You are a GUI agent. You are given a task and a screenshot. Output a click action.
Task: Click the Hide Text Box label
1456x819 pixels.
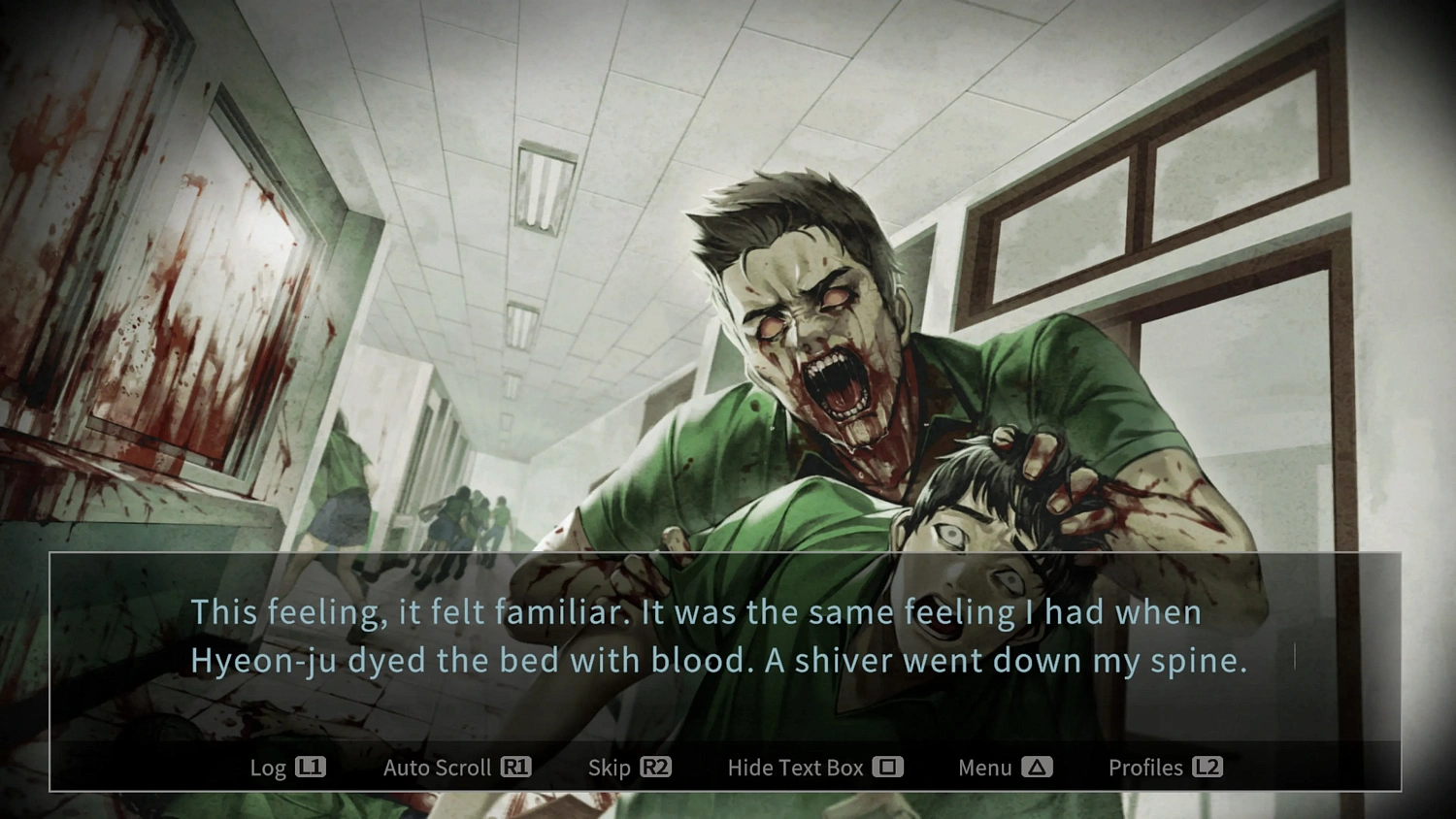point(796,768)
